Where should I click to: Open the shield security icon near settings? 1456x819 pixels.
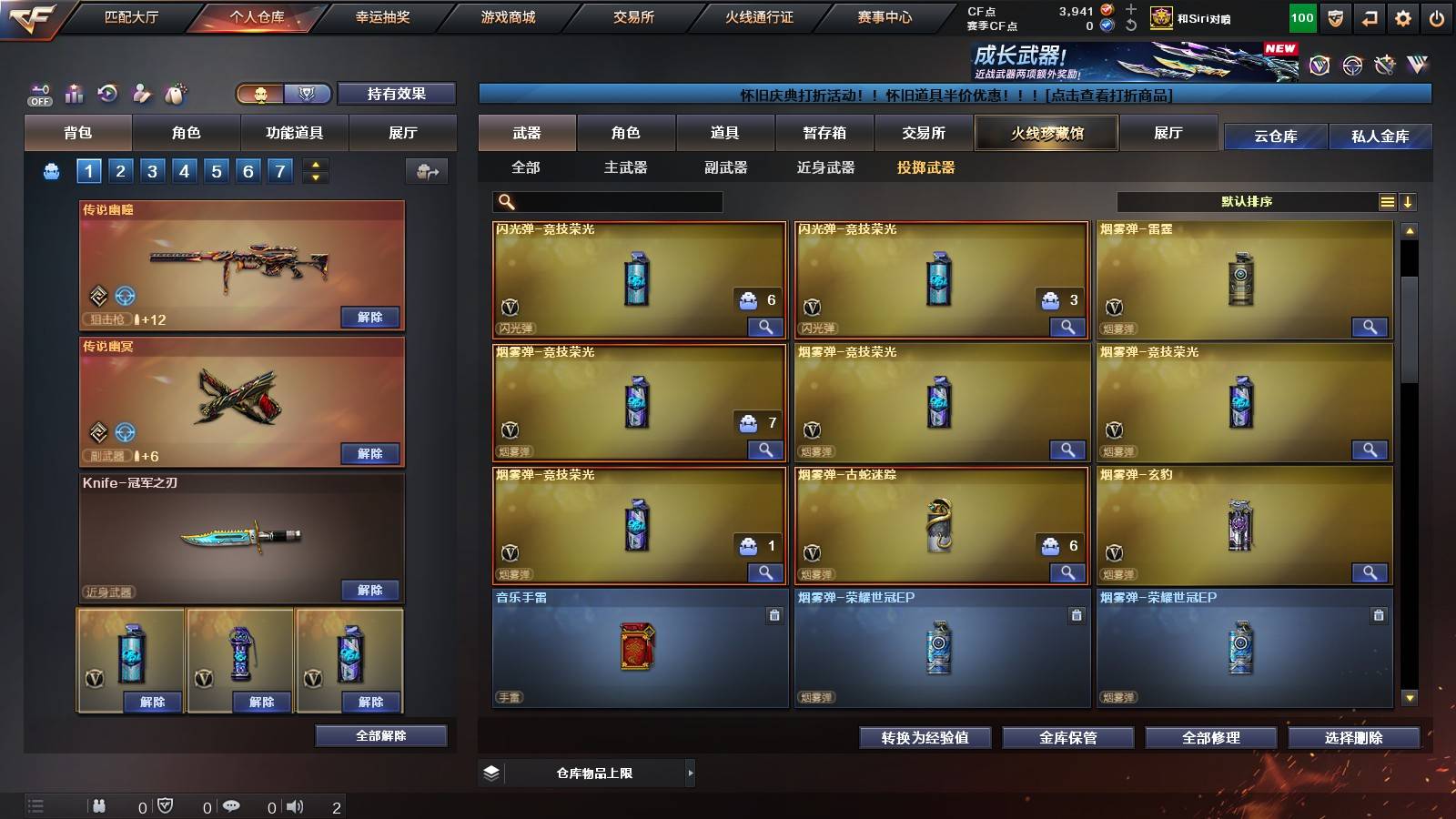click(x=1335, y=18)
